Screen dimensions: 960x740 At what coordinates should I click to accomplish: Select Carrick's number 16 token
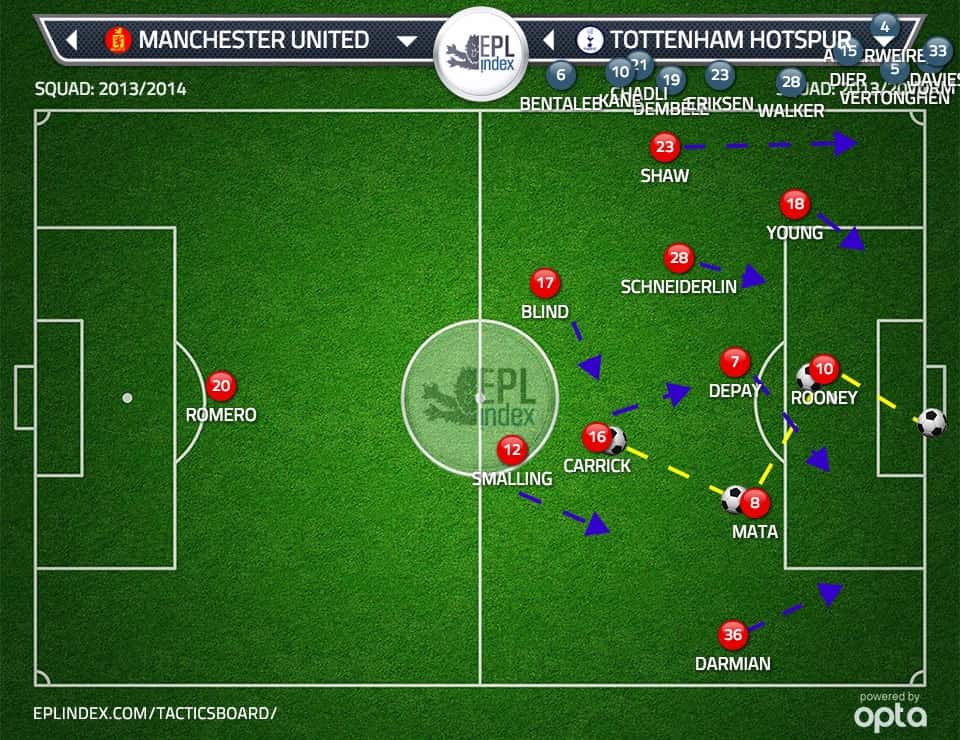[x=597, y=437]
